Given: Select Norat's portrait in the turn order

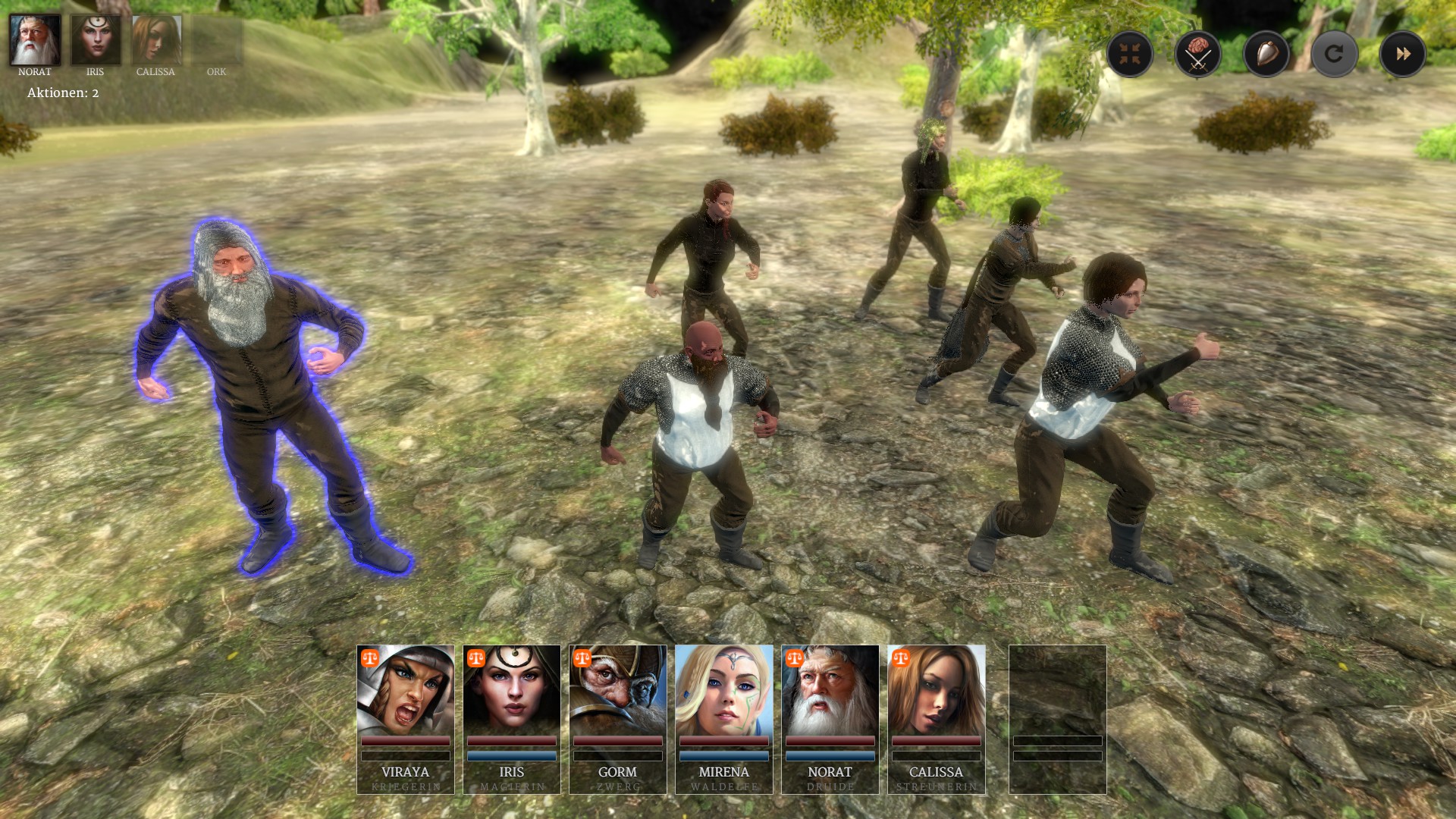Looking at the screenshot, I should point(35,40).
